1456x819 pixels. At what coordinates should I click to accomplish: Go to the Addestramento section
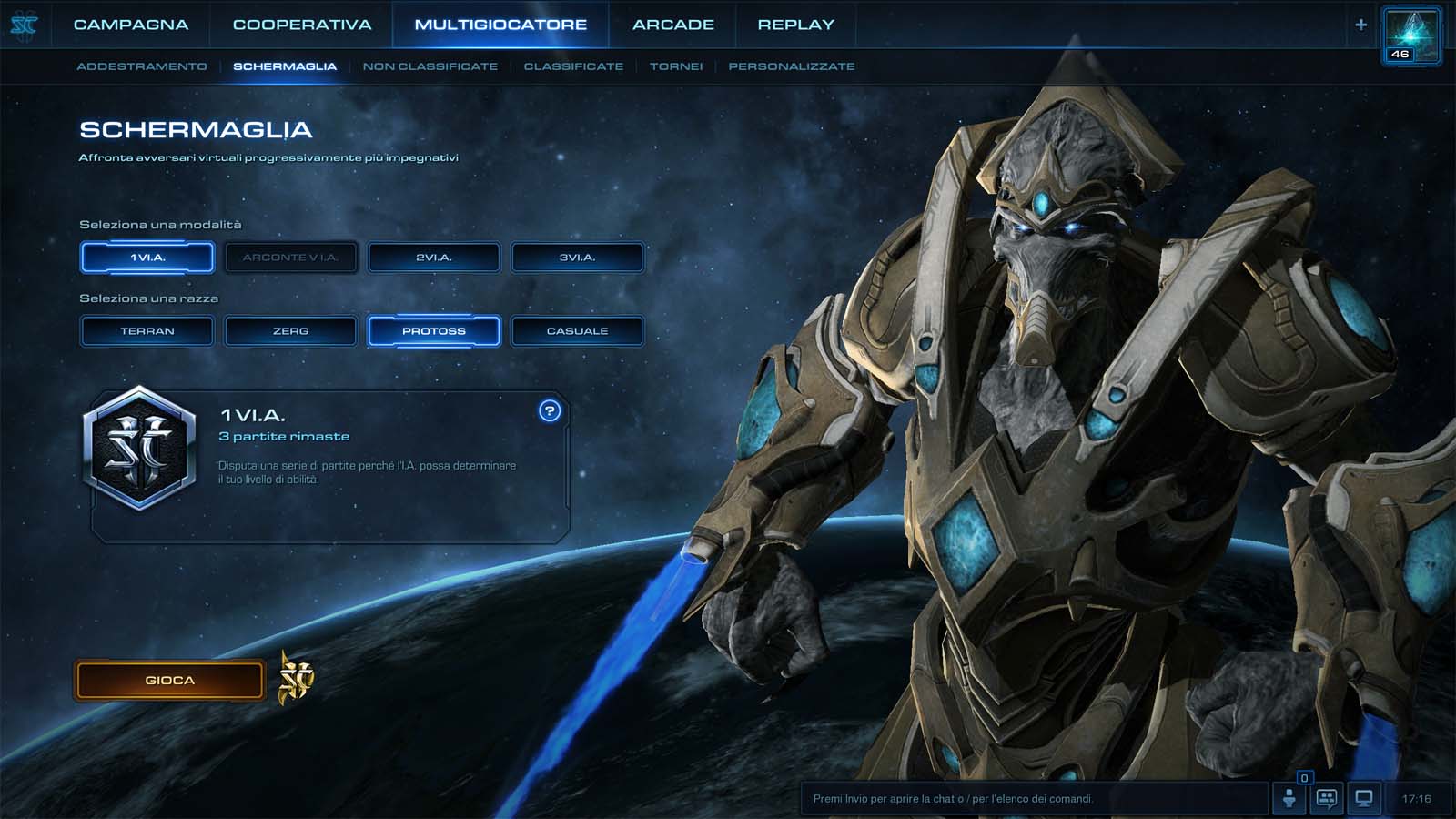tap(142, 66)
